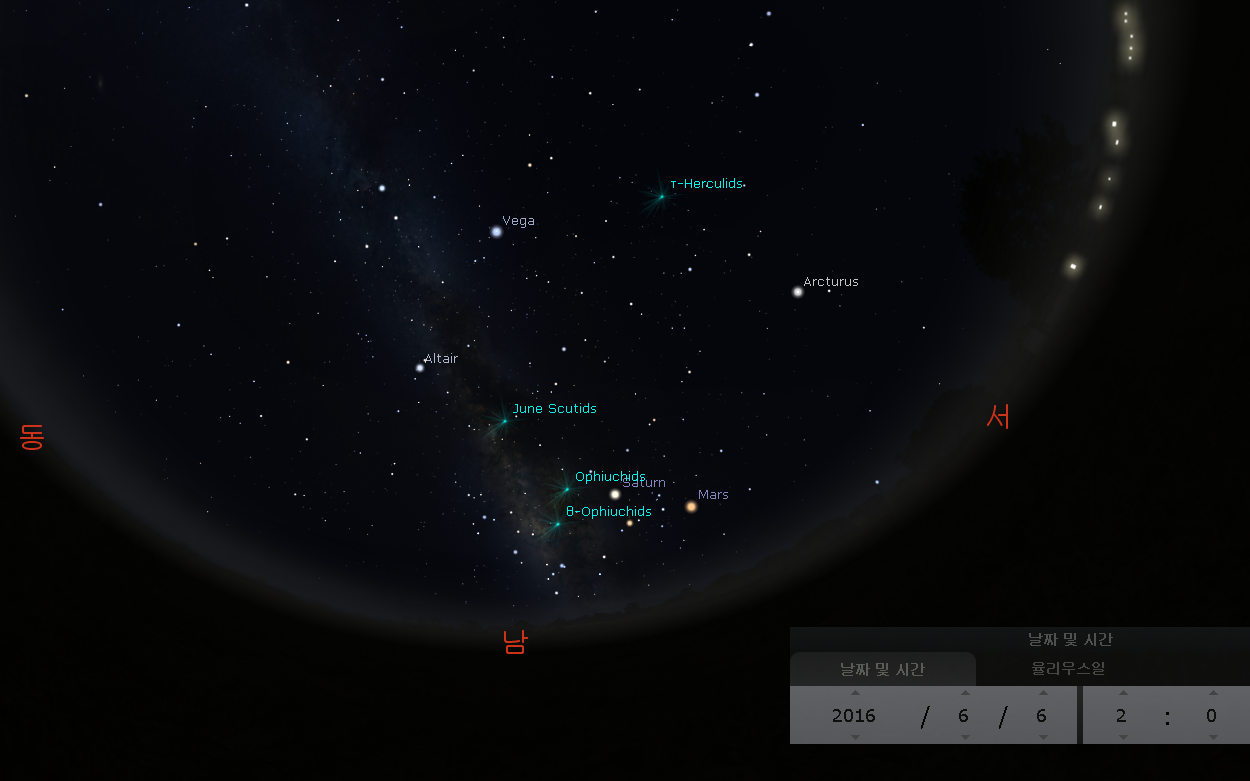Advance the day with its up arrow

click(x=1042, y=692)
